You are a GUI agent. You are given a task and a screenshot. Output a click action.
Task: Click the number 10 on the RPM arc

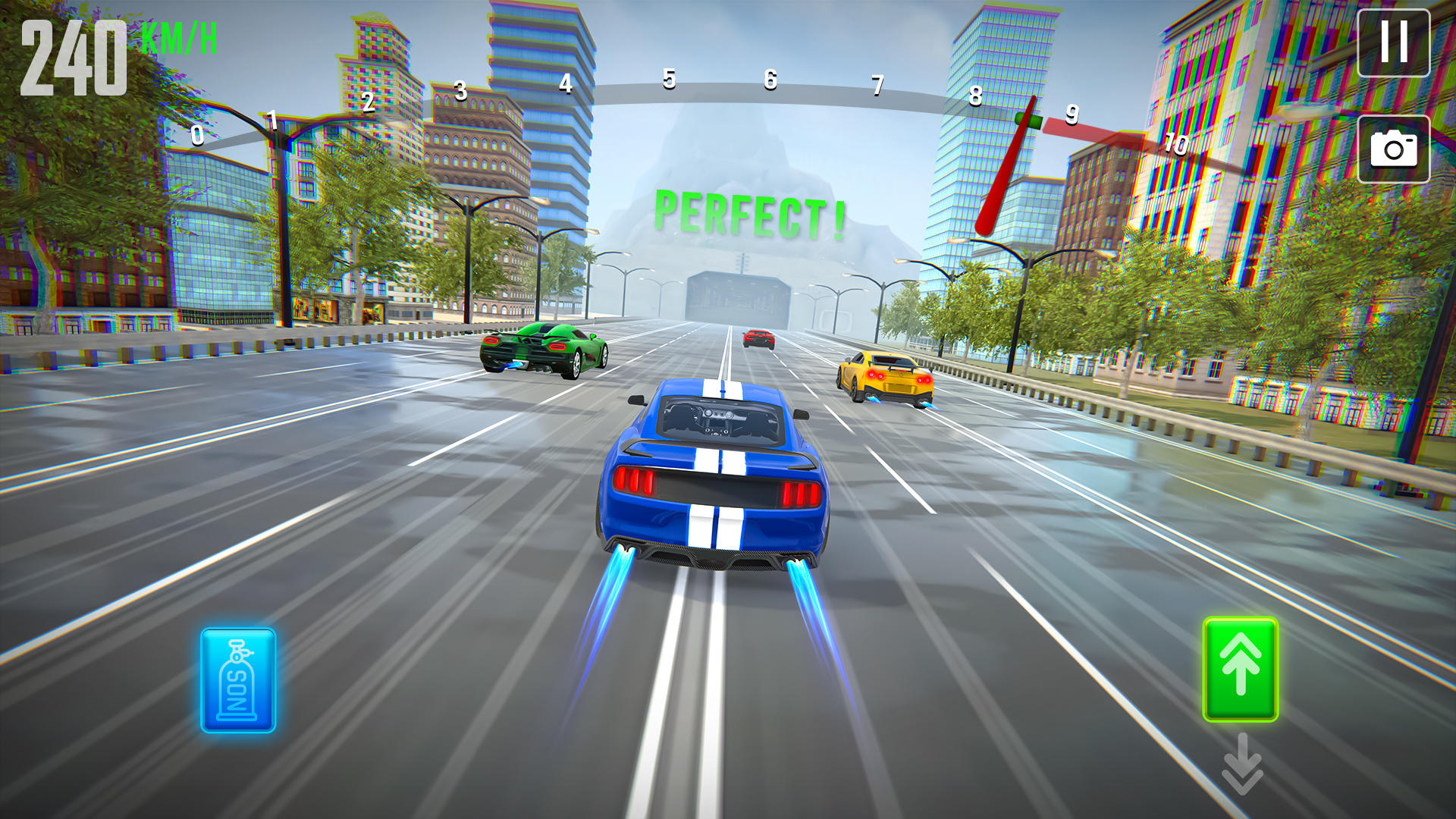[1175, 144]
